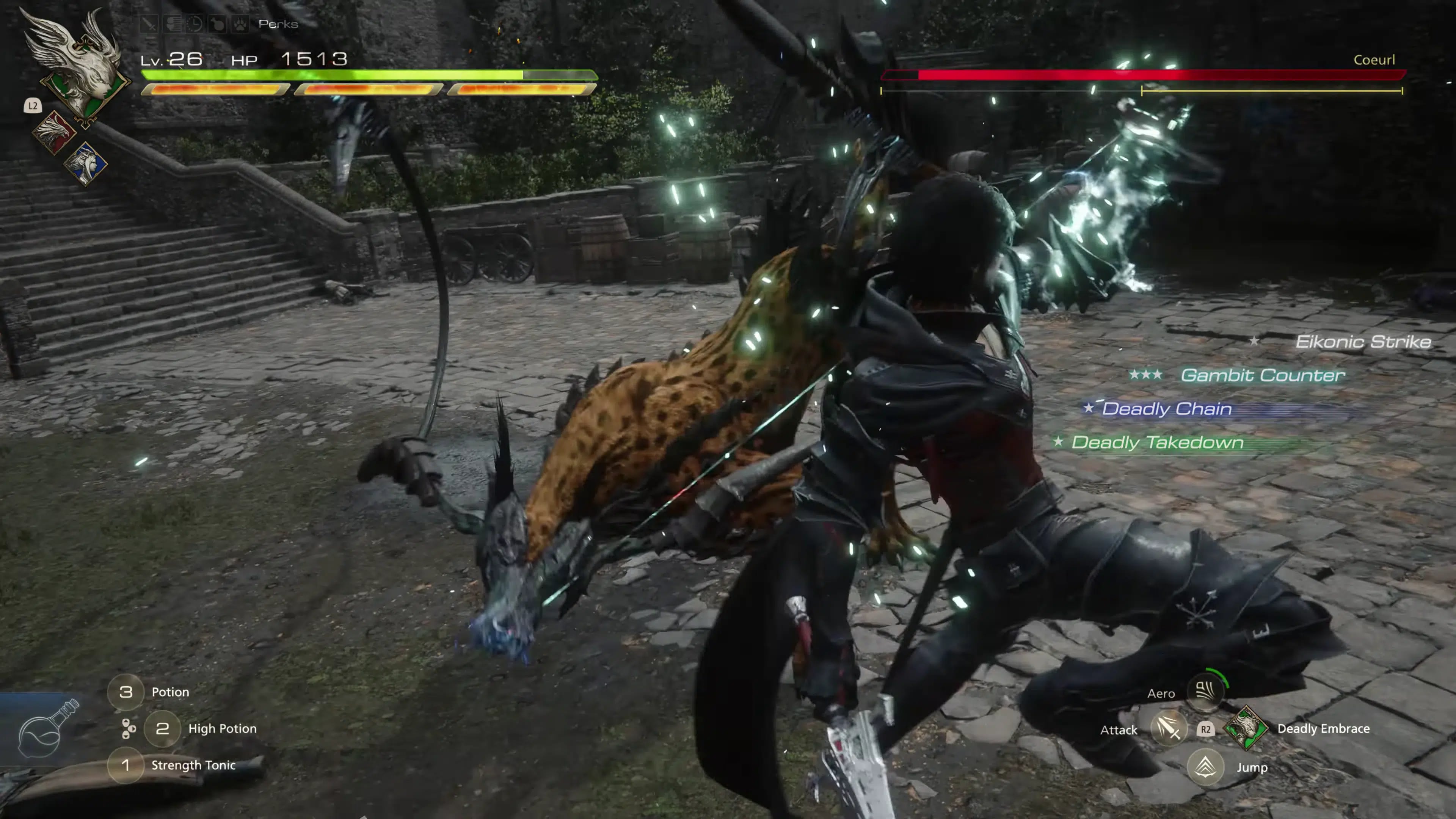
Task: Select the paw-print perk icon
Action: point(241,24)
